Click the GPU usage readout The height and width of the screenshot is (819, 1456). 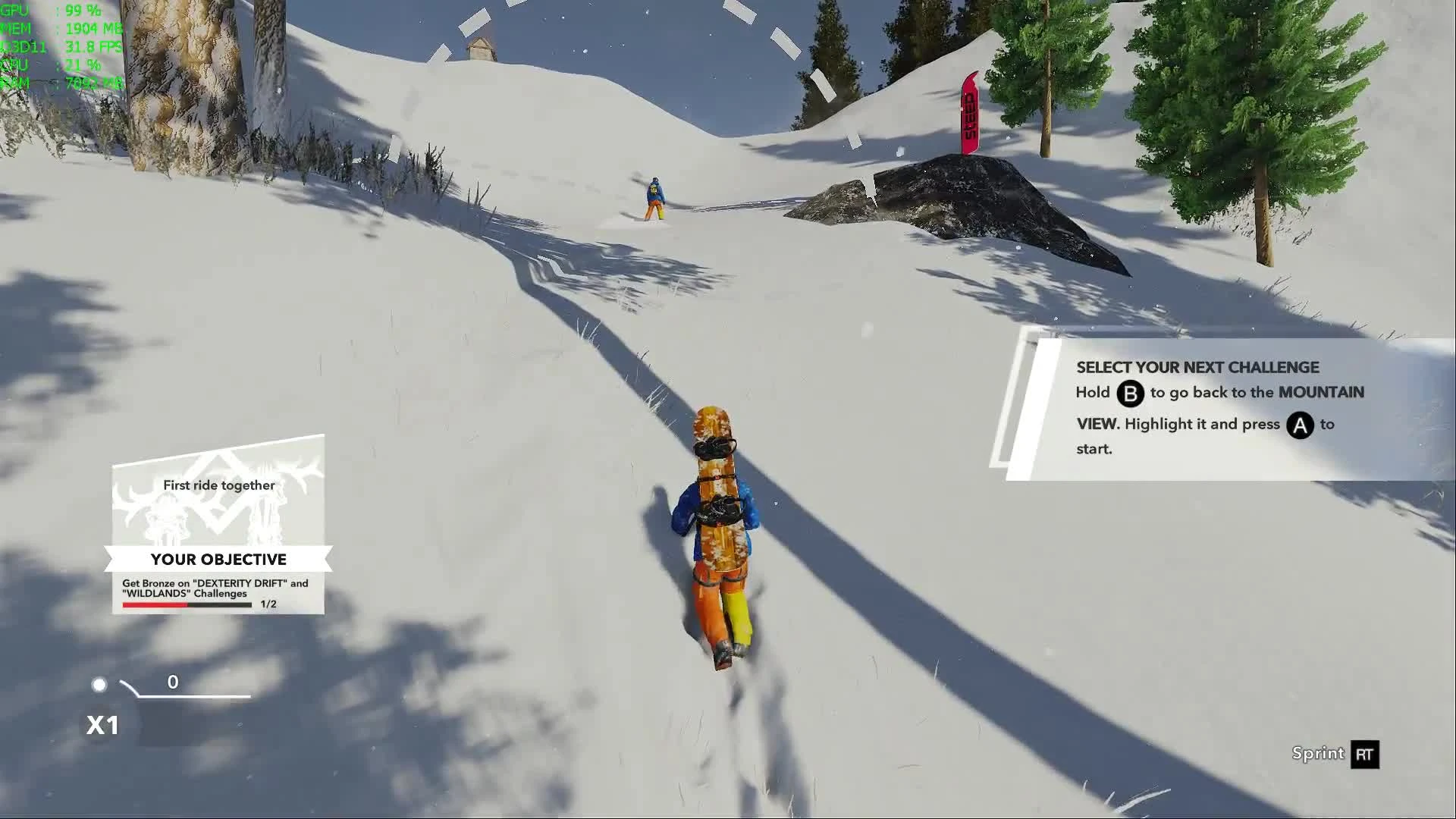[x=45, y=11]
